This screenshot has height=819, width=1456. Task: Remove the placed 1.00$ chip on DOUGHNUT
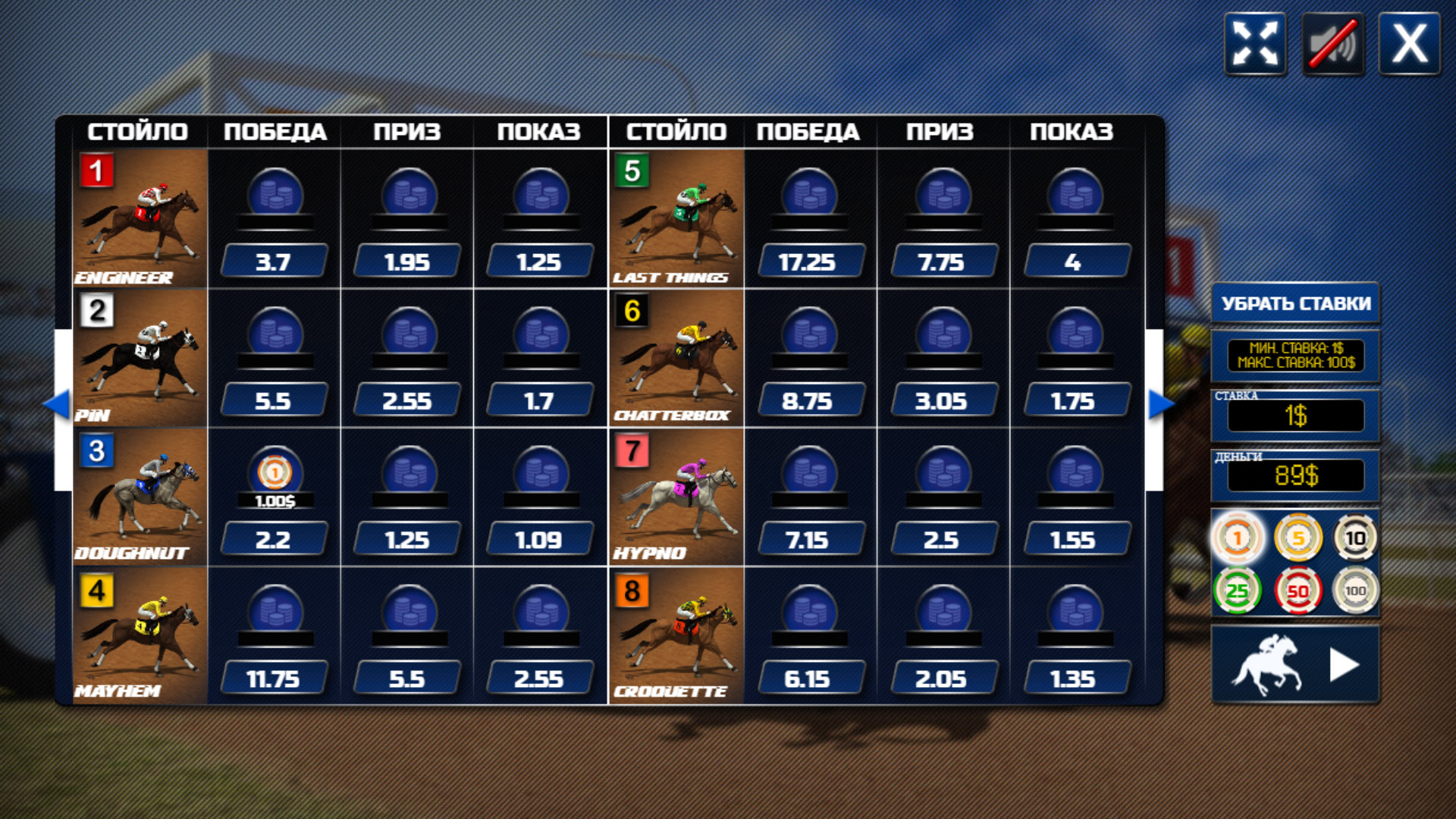click(275, 472)
